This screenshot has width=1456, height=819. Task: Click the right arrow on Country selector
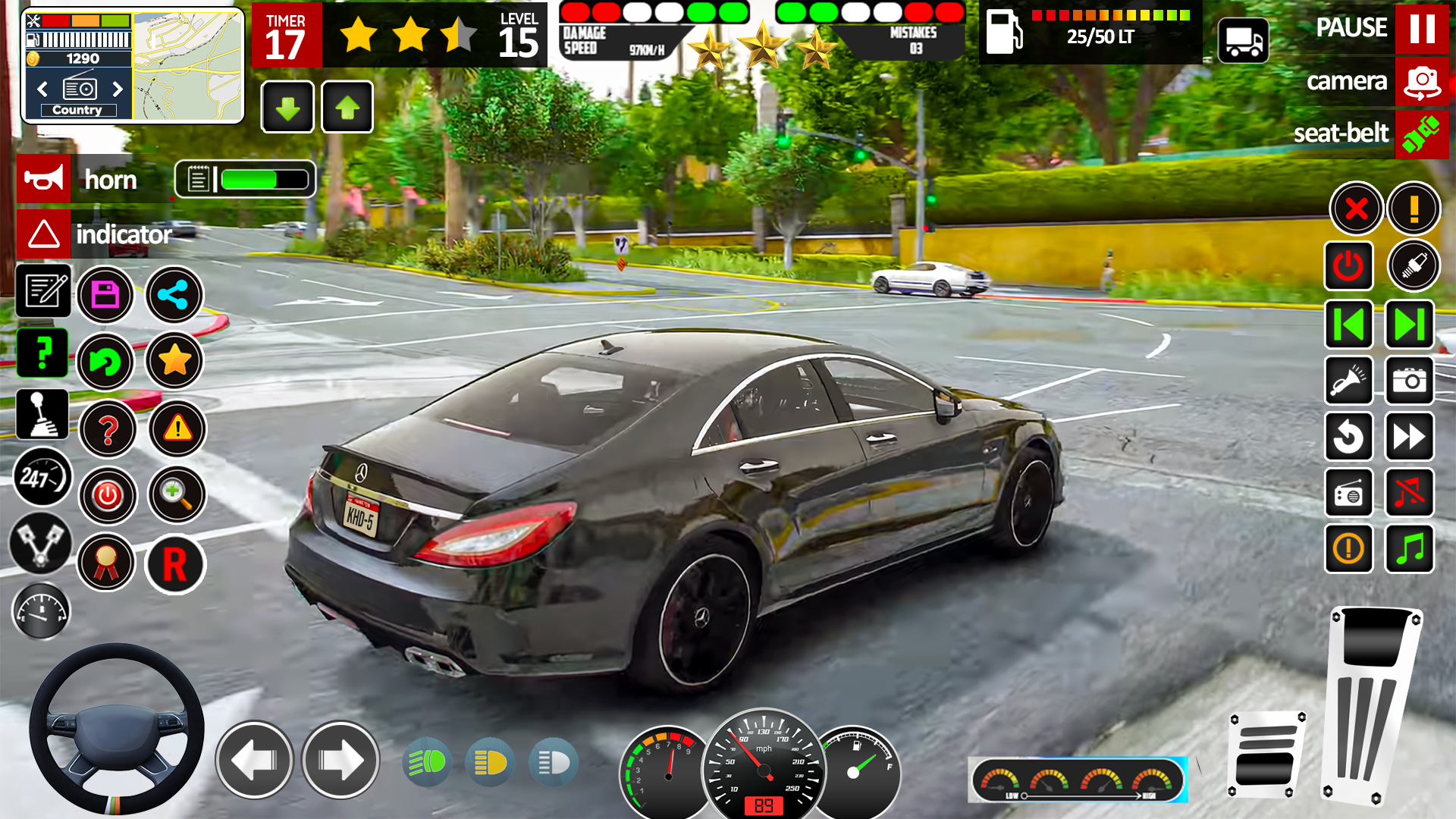[118, 89]
